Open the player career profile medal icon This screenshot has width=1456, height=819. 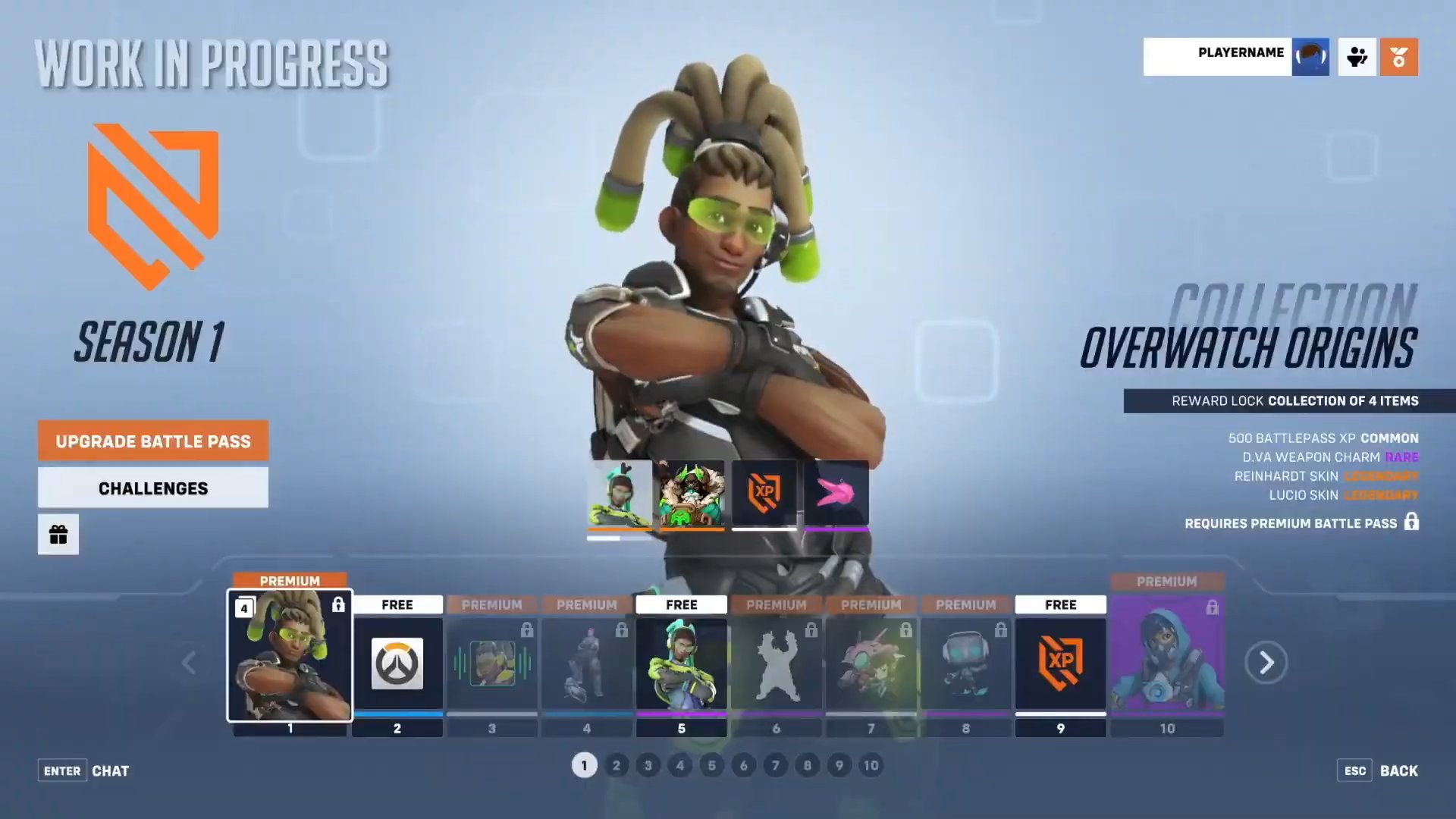(x=1399, y=57)
